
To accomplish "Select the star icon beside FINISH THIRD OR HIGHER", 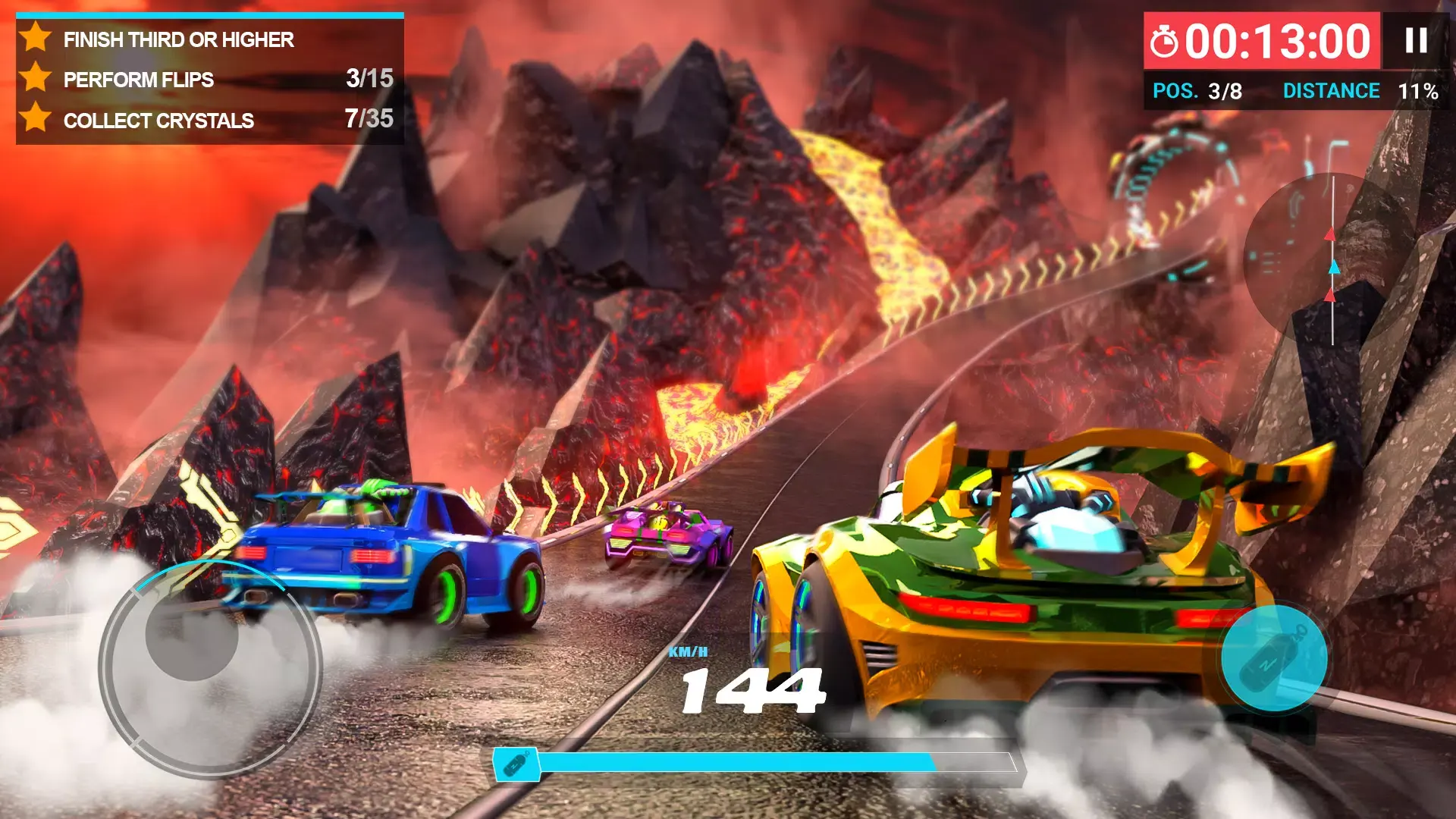I will [36, 39].
